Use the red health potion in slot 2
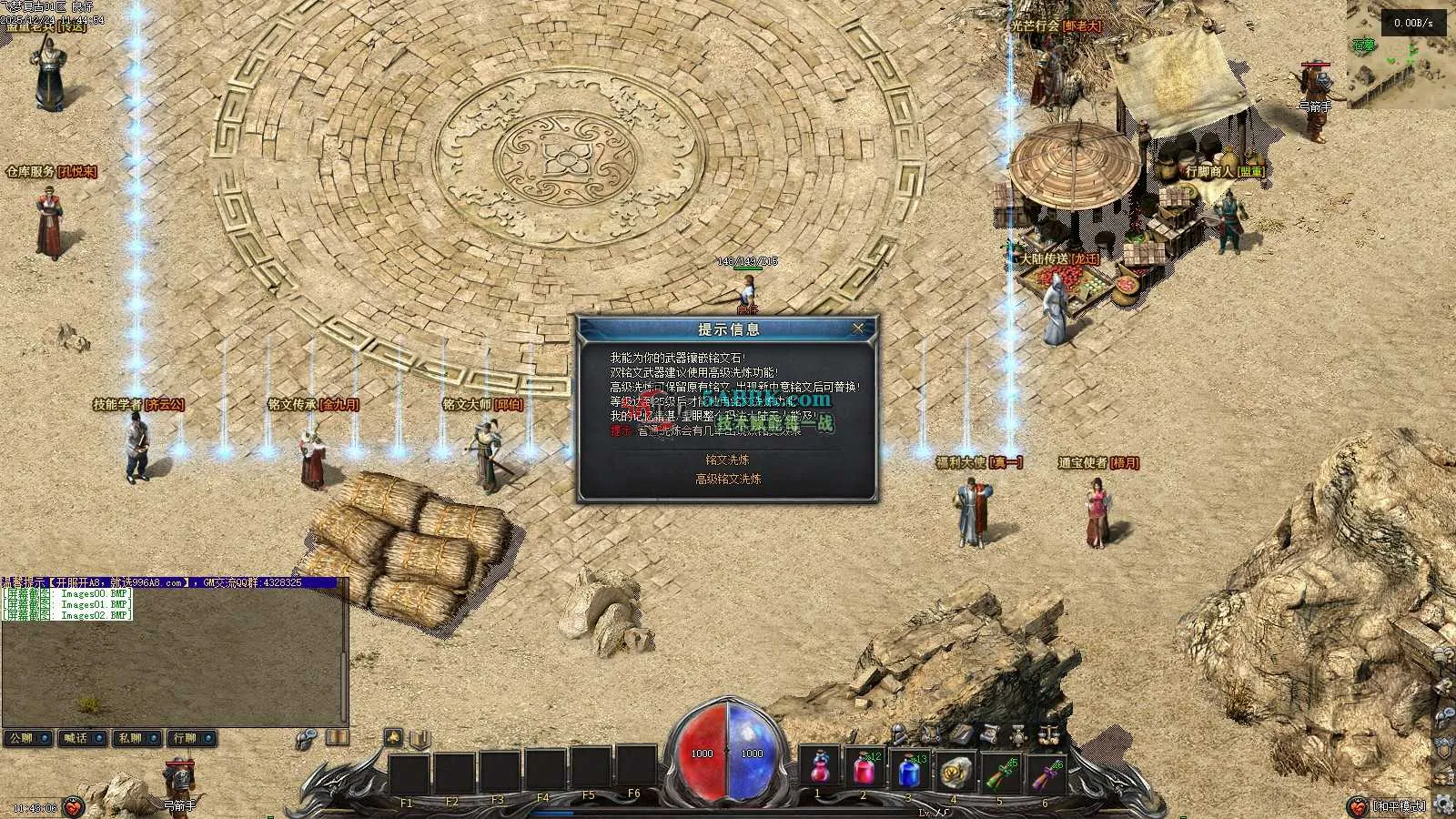 coord(864,770)
